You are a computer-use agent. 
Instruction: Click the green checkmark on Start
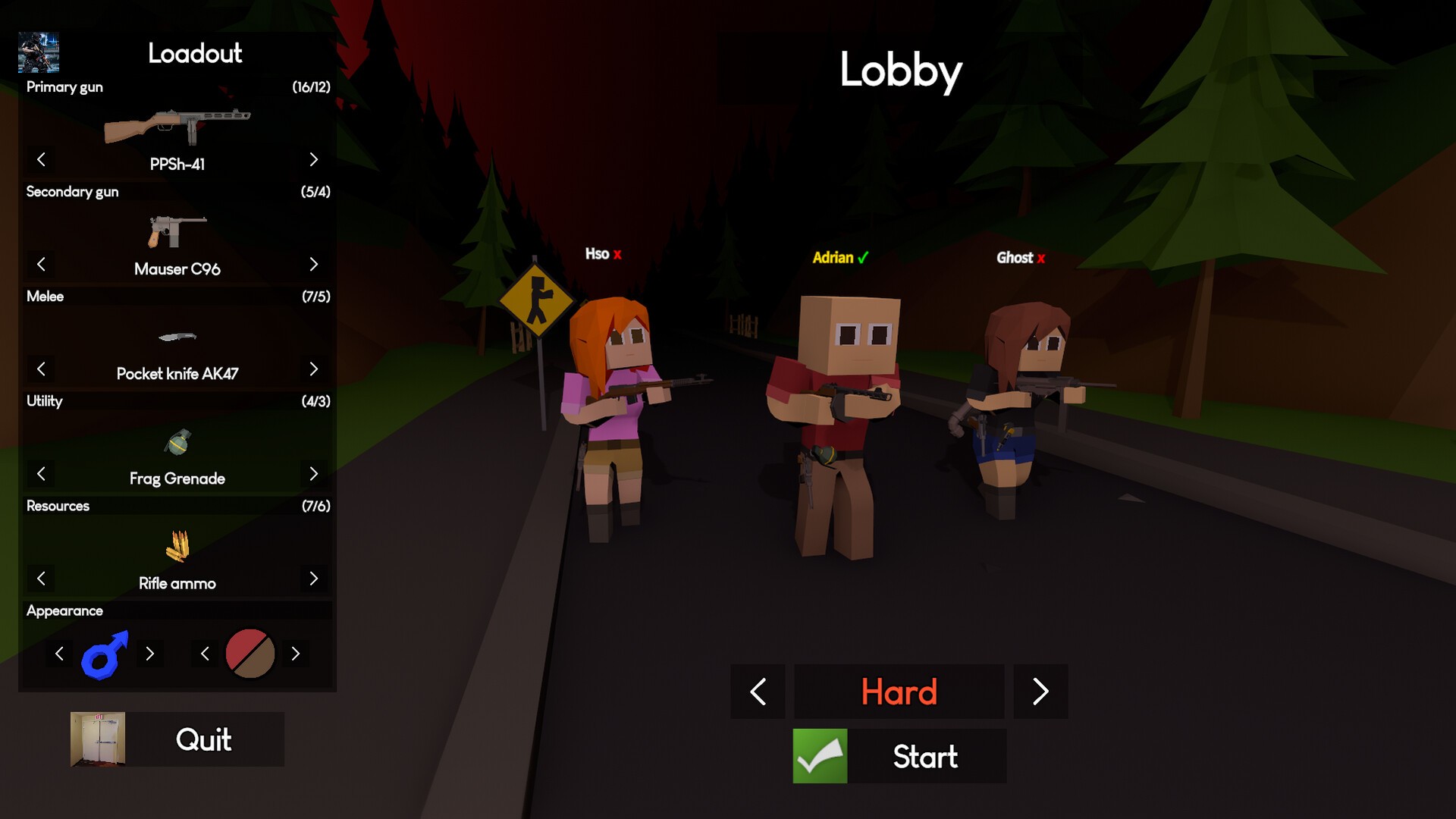819,756
